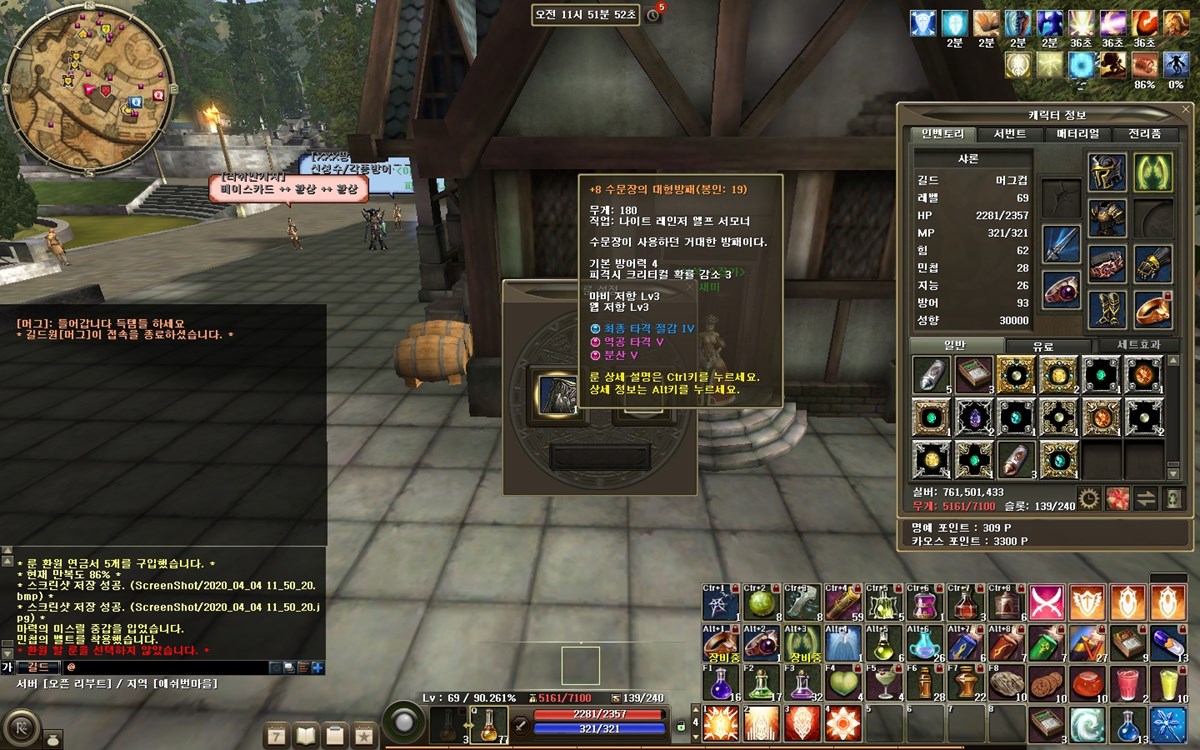1200x750 pixels.
Task: Select the 유료 inventory tab
Action: (1041, 346)
